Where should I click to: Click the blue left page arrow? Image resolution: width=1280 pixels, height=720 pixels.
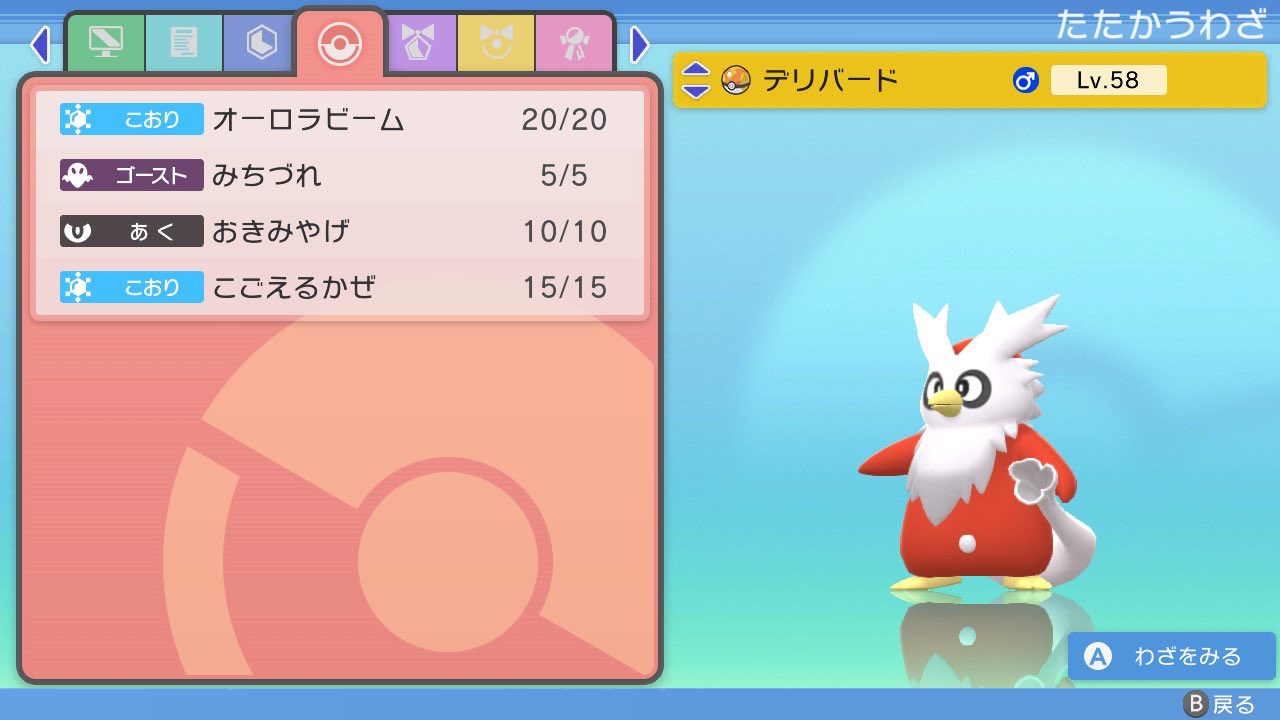click(40, 46)
